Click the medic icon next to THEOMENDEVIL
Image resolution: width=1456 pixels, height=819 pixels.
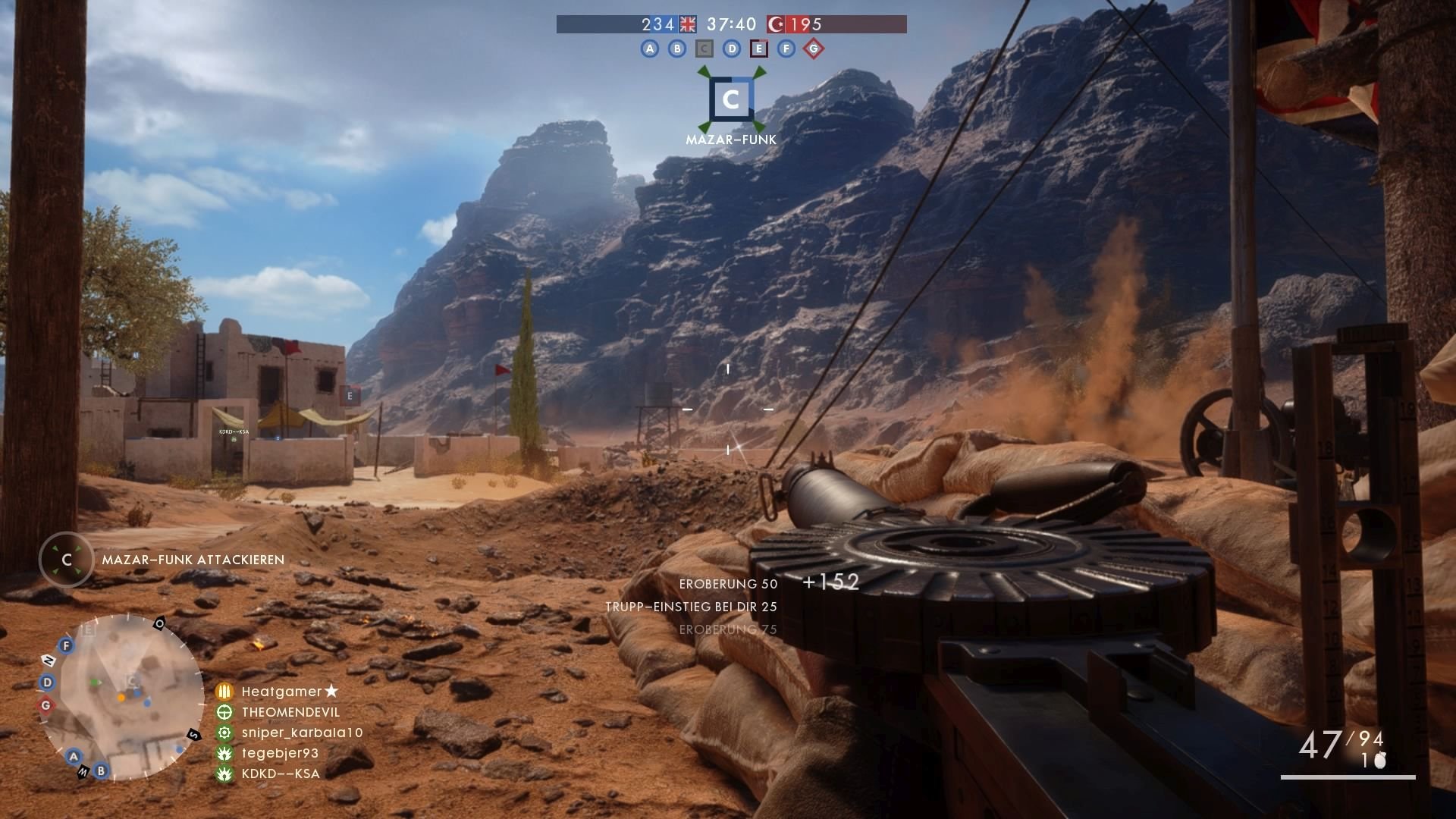point(224,711)
